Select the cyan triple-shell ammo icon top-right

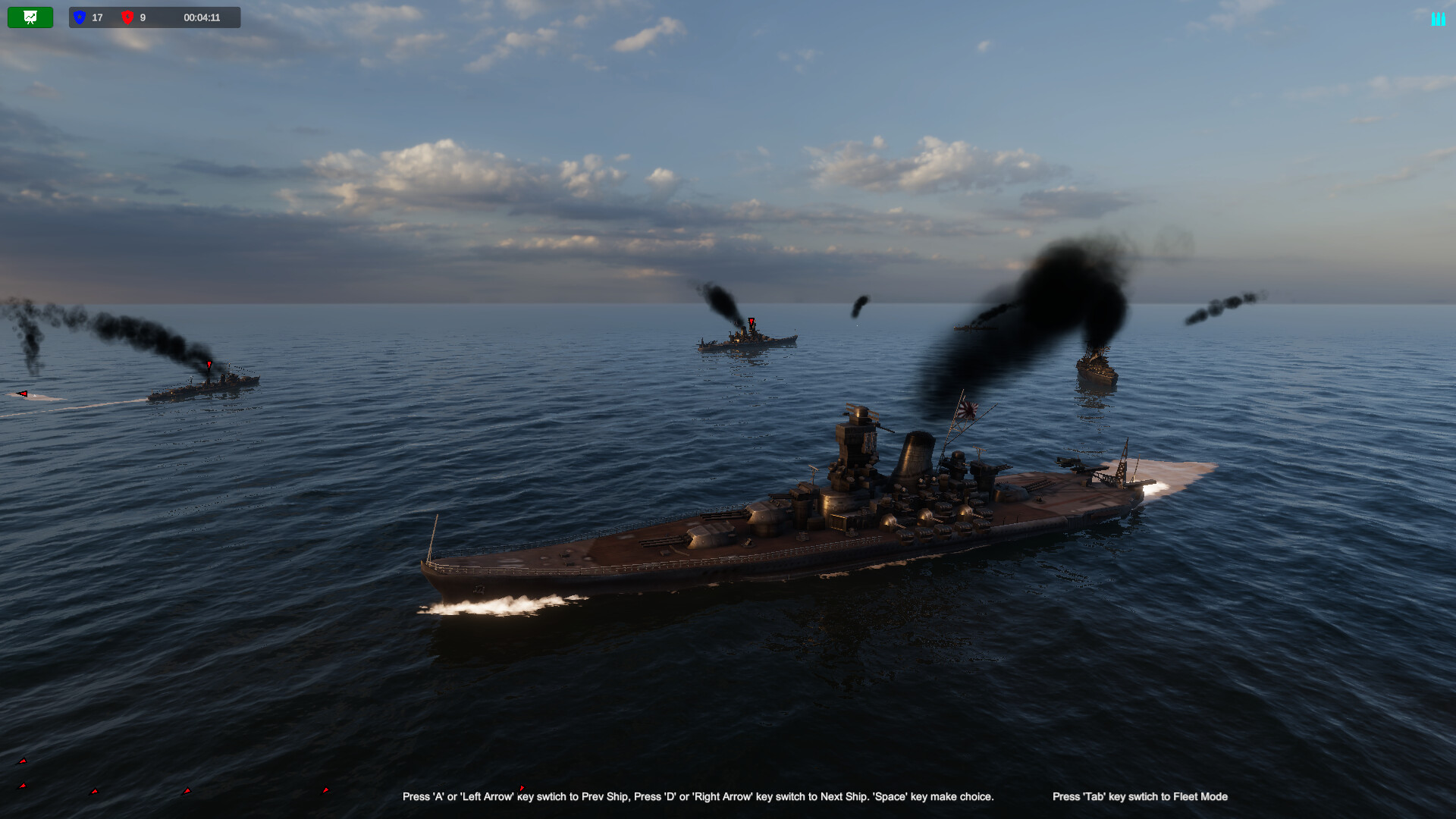(x=1438, y=18)
